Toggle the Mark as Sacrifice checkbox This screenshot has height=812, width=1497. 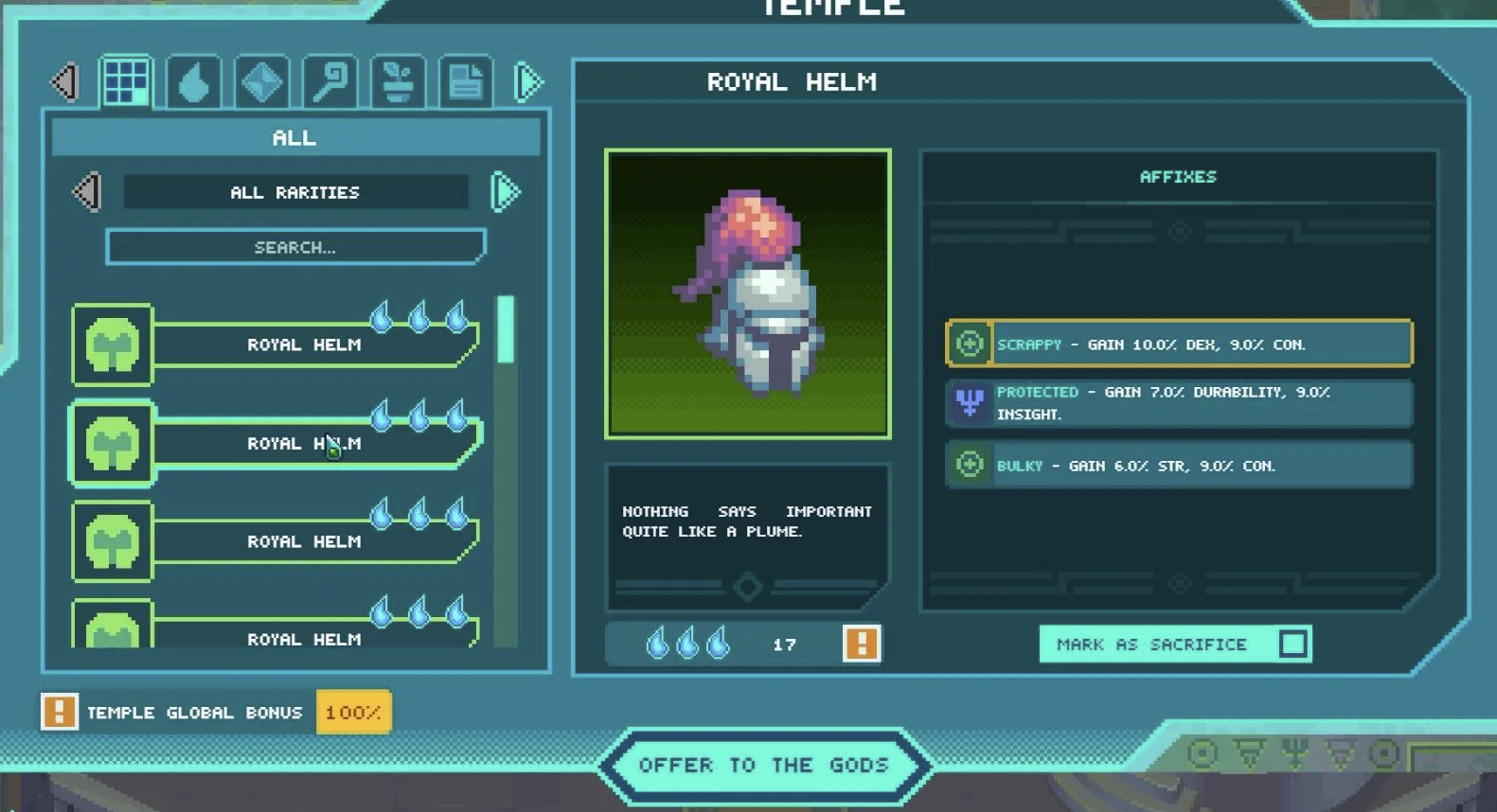pos(1292,644)
